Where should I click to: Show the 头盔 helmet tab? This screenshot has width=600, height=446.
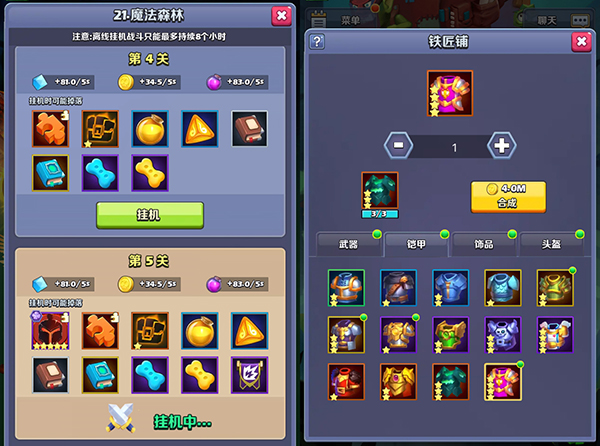(550, 244)
